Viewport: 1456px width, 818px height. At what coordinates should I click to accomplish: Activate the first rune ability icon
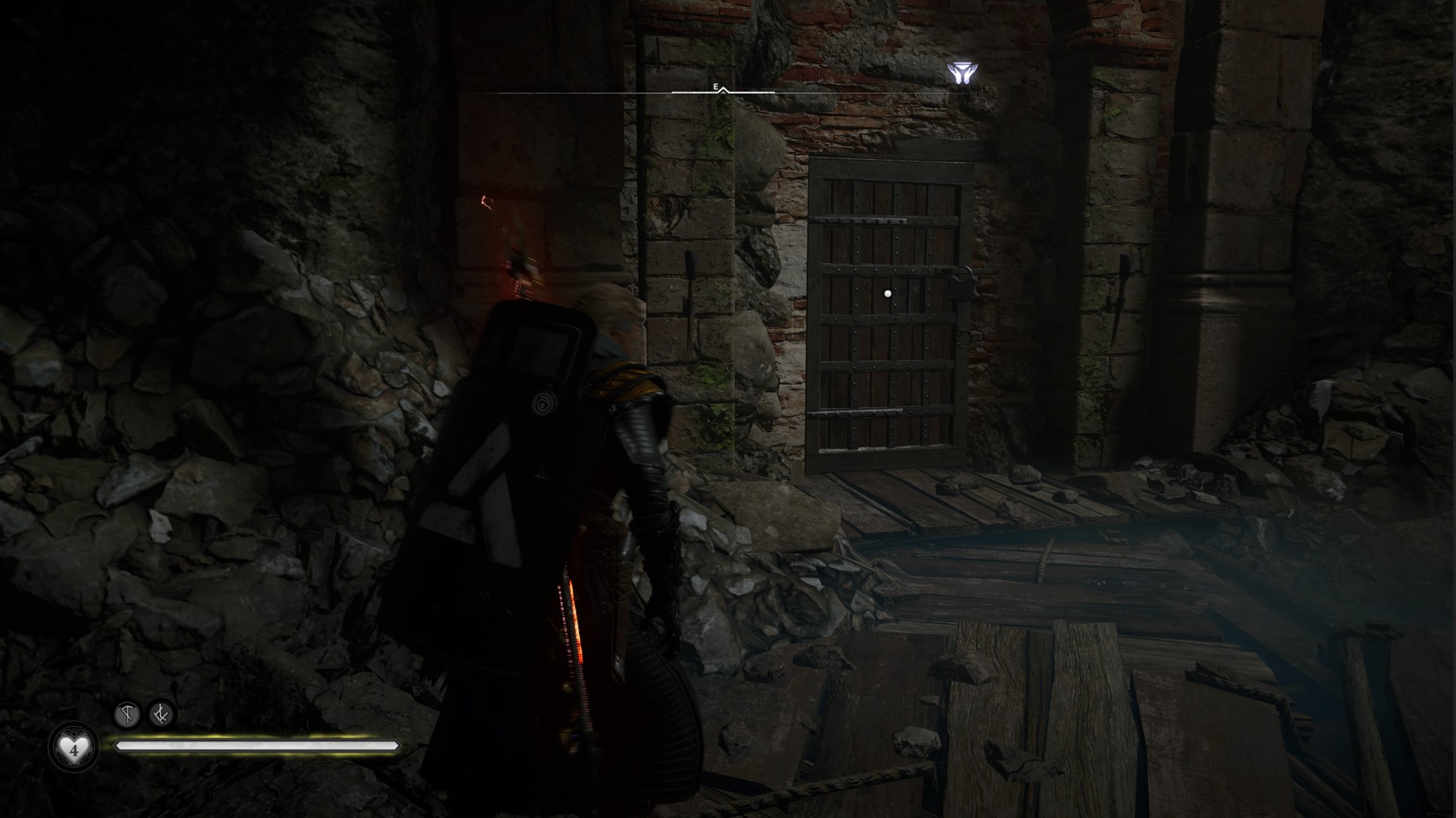tap(127, 714)
